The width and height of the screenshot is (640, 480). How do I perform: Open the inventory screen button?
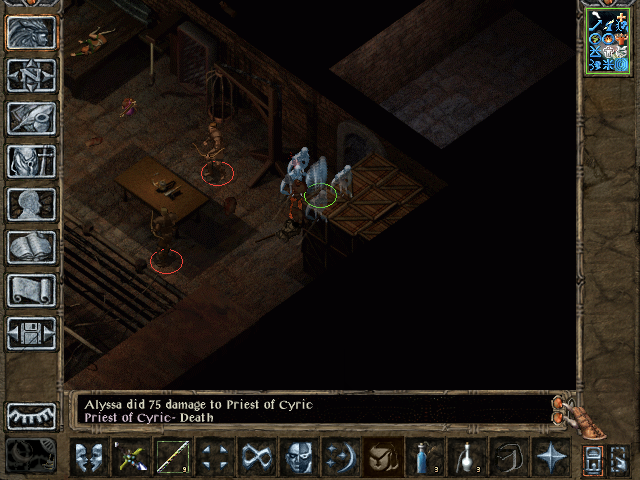click(32, 161)
